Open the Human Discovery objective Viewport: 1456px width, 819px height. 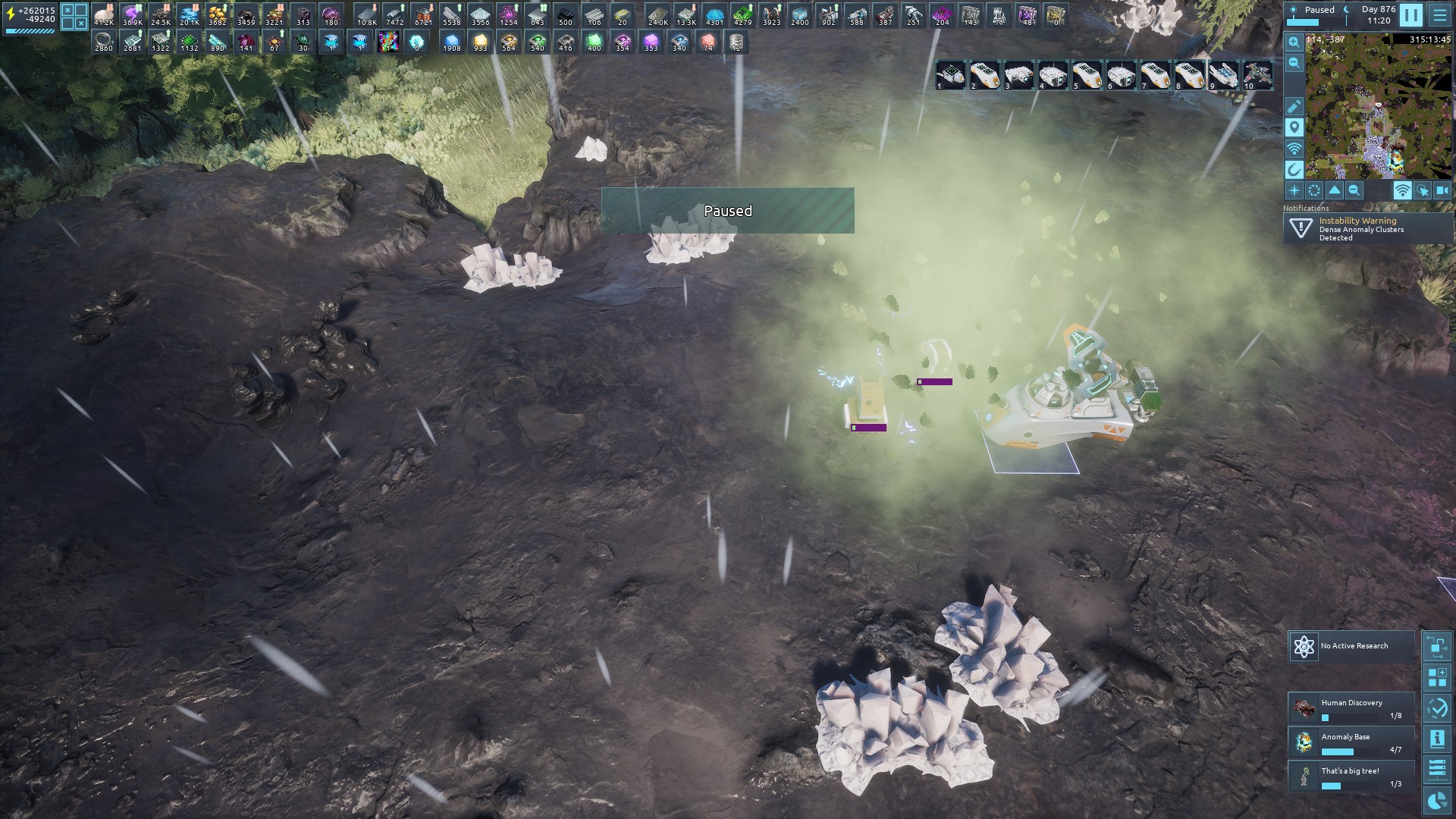(x=1351, y=708)
